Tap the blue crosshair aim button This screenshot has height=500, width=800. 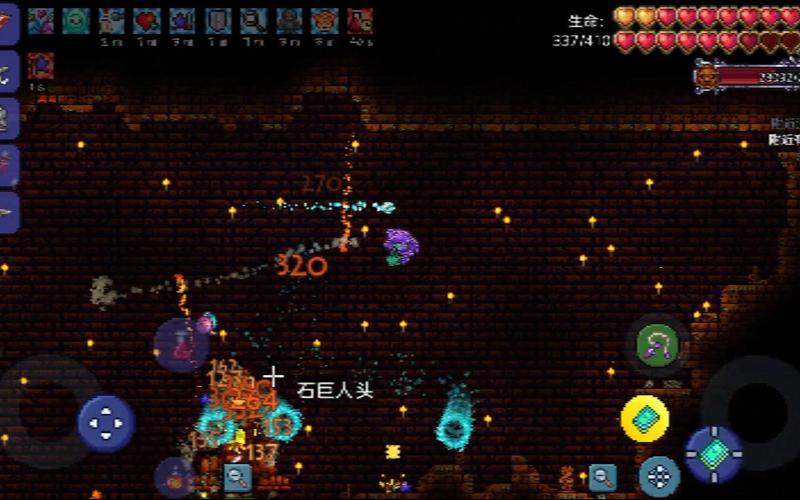[x=714, y=453]
